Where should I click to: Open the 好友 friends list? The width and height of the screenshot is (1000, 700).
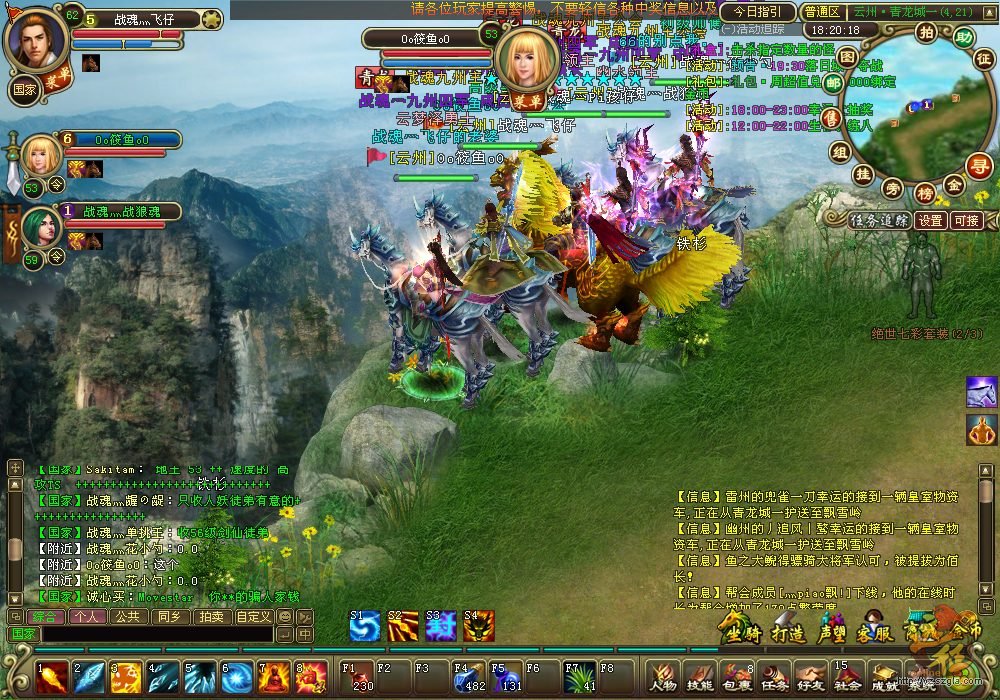coord(809,675)
